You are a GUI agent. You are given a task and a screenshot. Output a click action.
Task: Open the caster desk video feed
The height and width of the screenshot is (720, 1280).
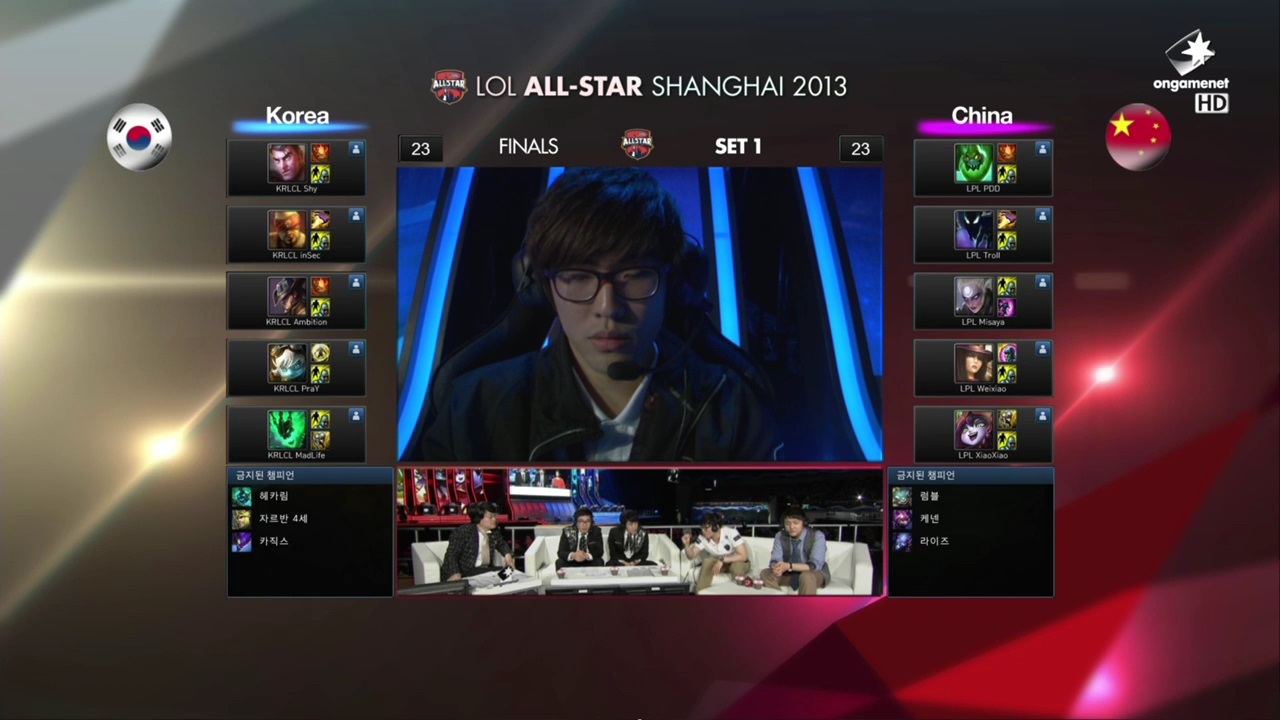tap(640, 532)
